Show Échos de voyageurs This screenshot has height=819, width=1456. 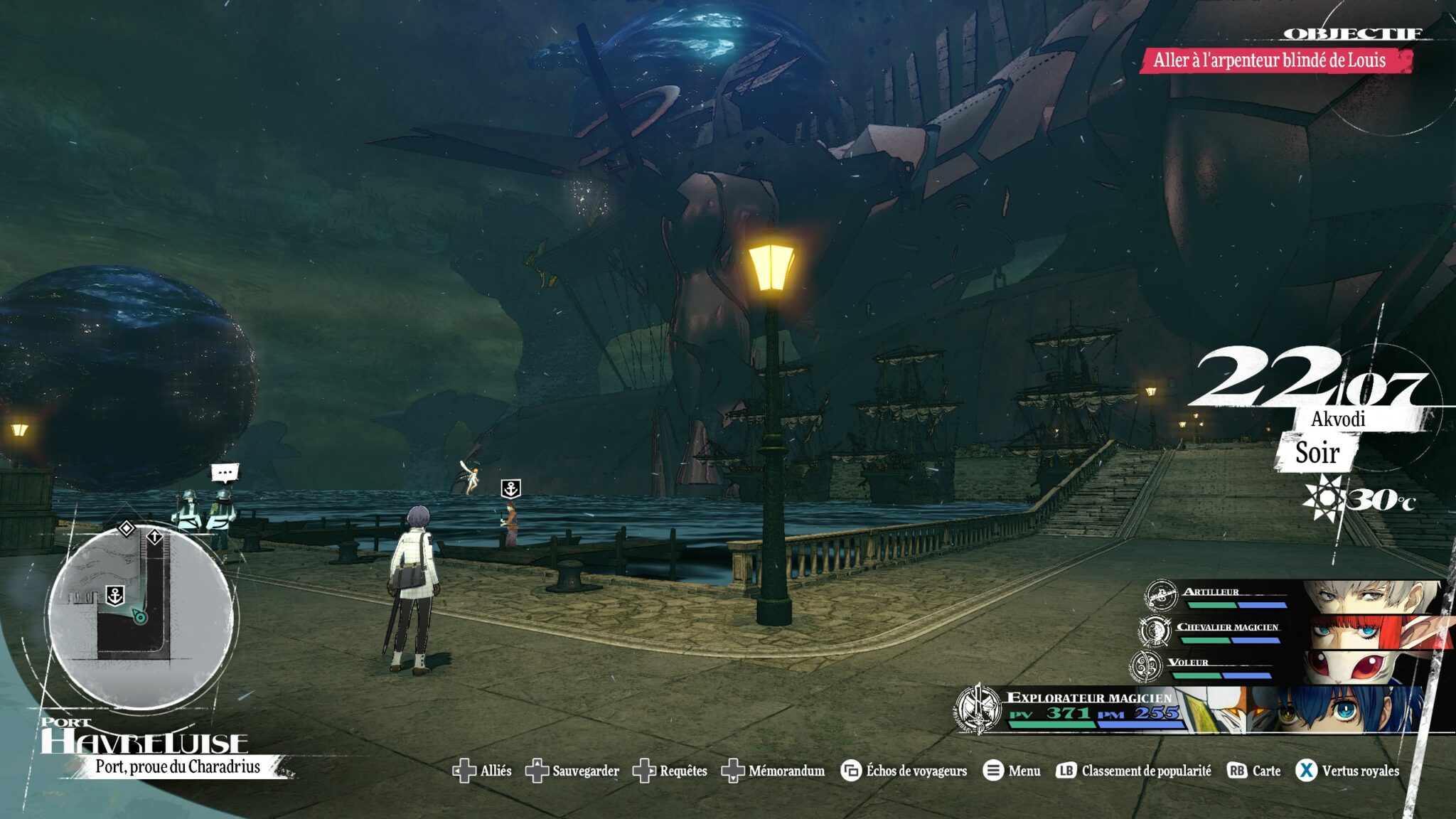tap(904, 771)
